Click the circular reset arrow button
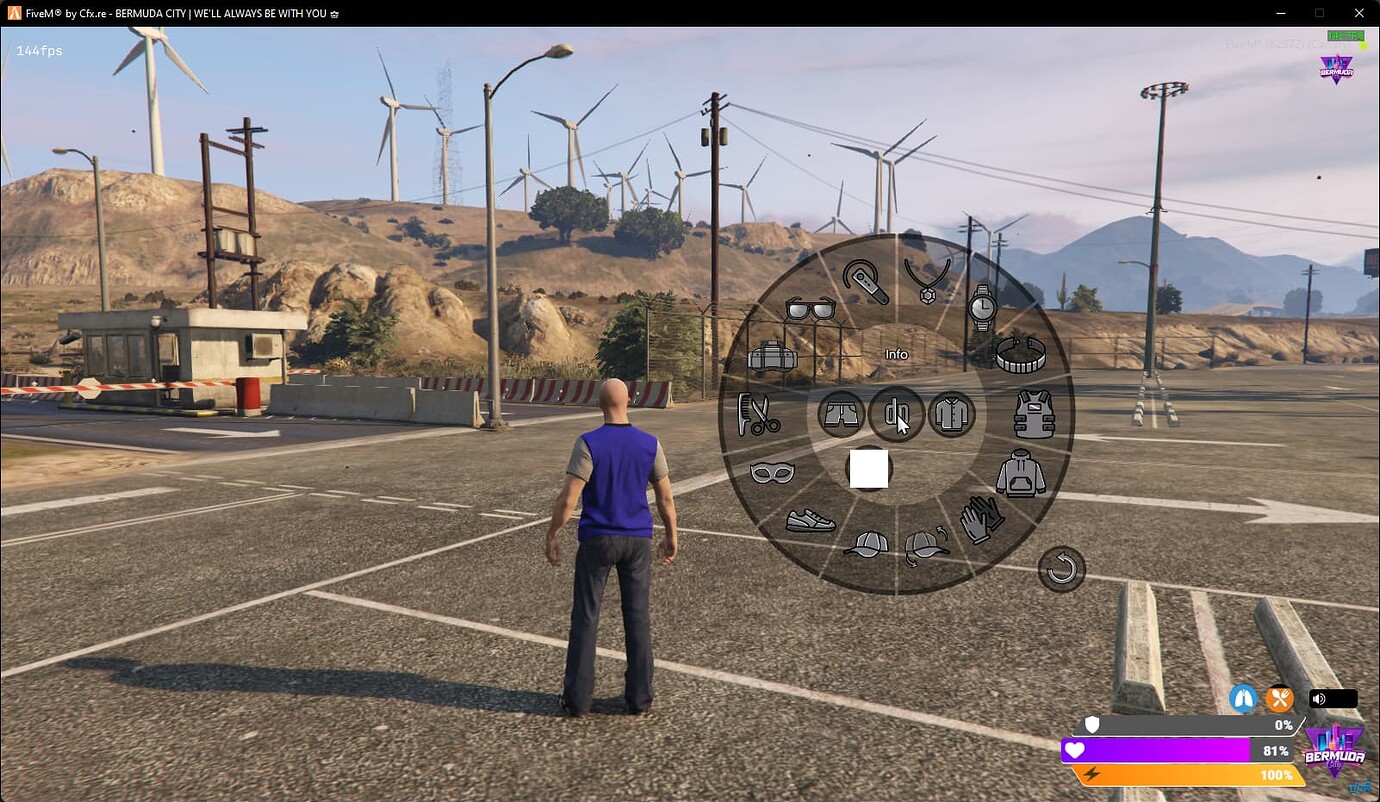Screen dimensions: 1380x802 tap(1061, 570)
